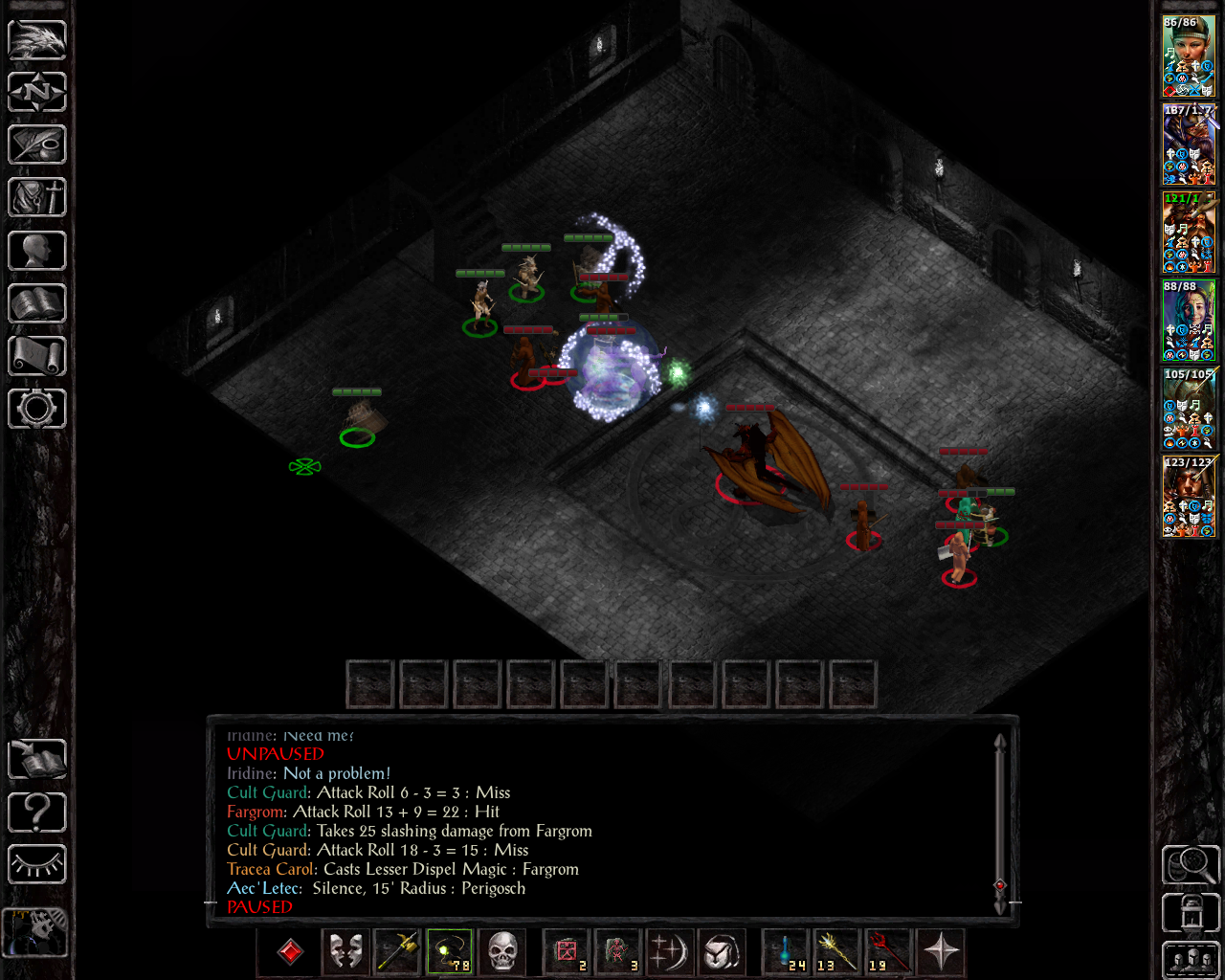Click the question mark help button

[x=37, y=813]
